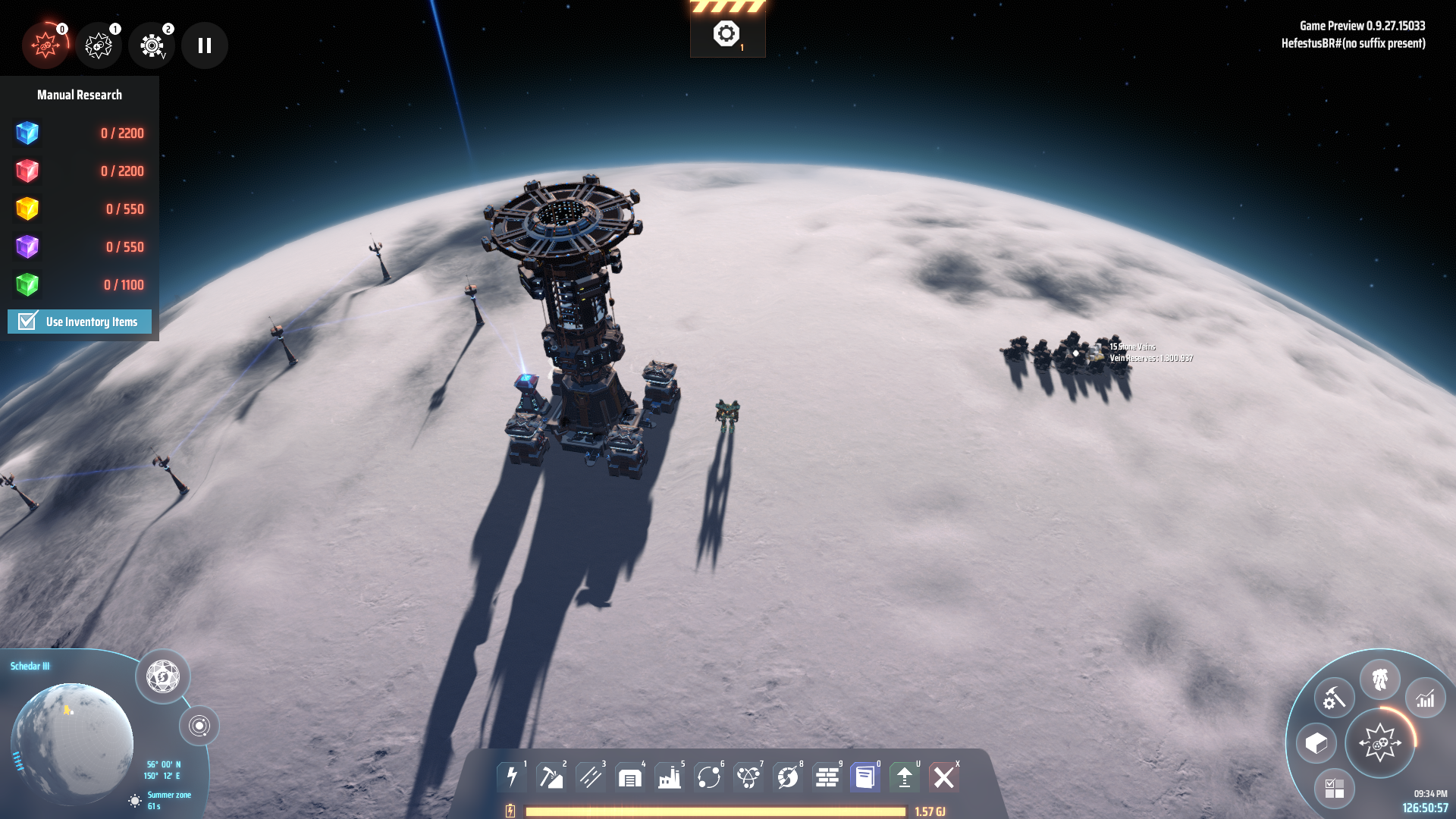Choose the conveyor belt build category
Screen dimensions: 1456x819
591,777
